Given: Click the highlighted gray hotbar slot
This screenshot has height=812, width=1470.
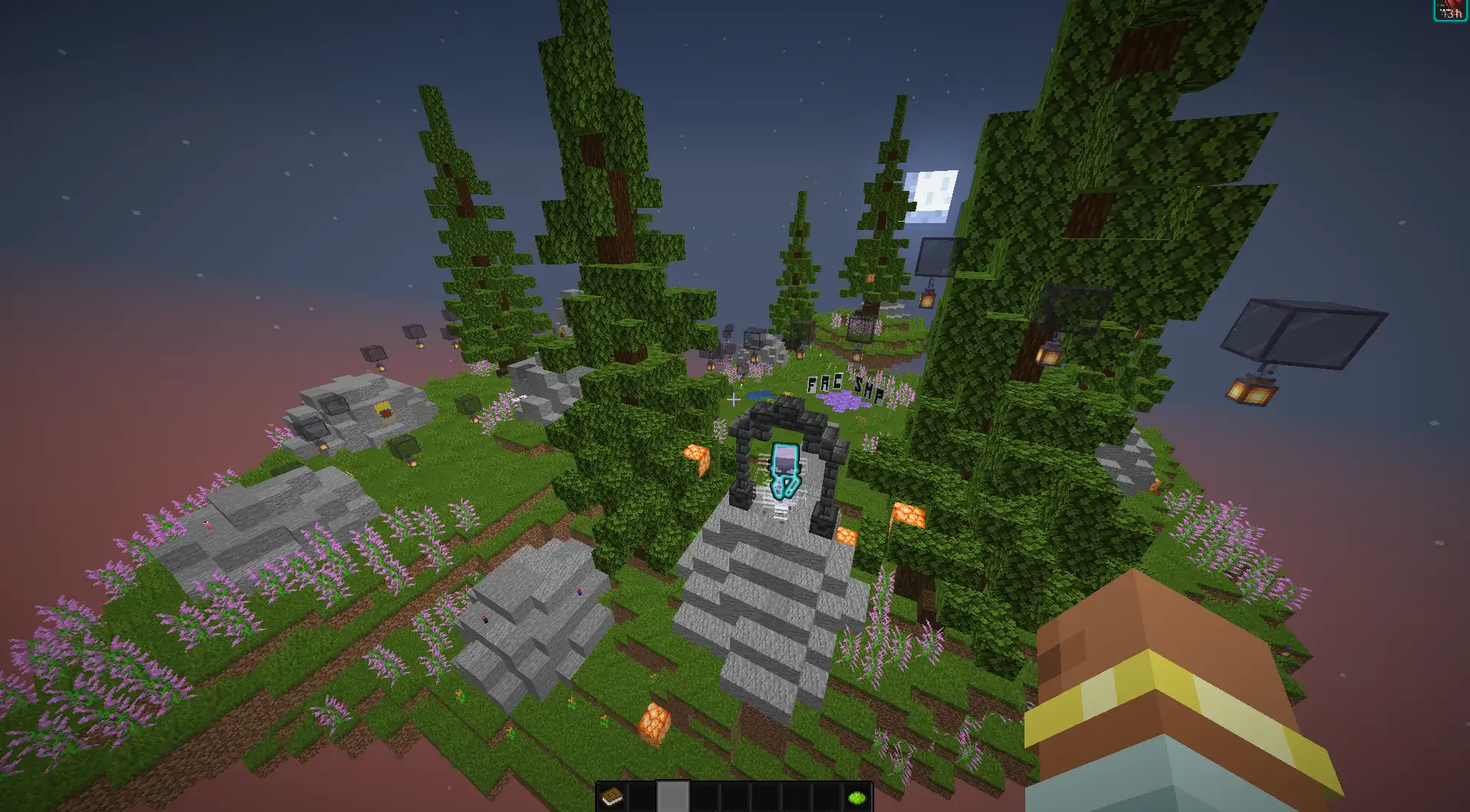Looking at the screenshot, I should pyautogui.click(x=673, y=797).
